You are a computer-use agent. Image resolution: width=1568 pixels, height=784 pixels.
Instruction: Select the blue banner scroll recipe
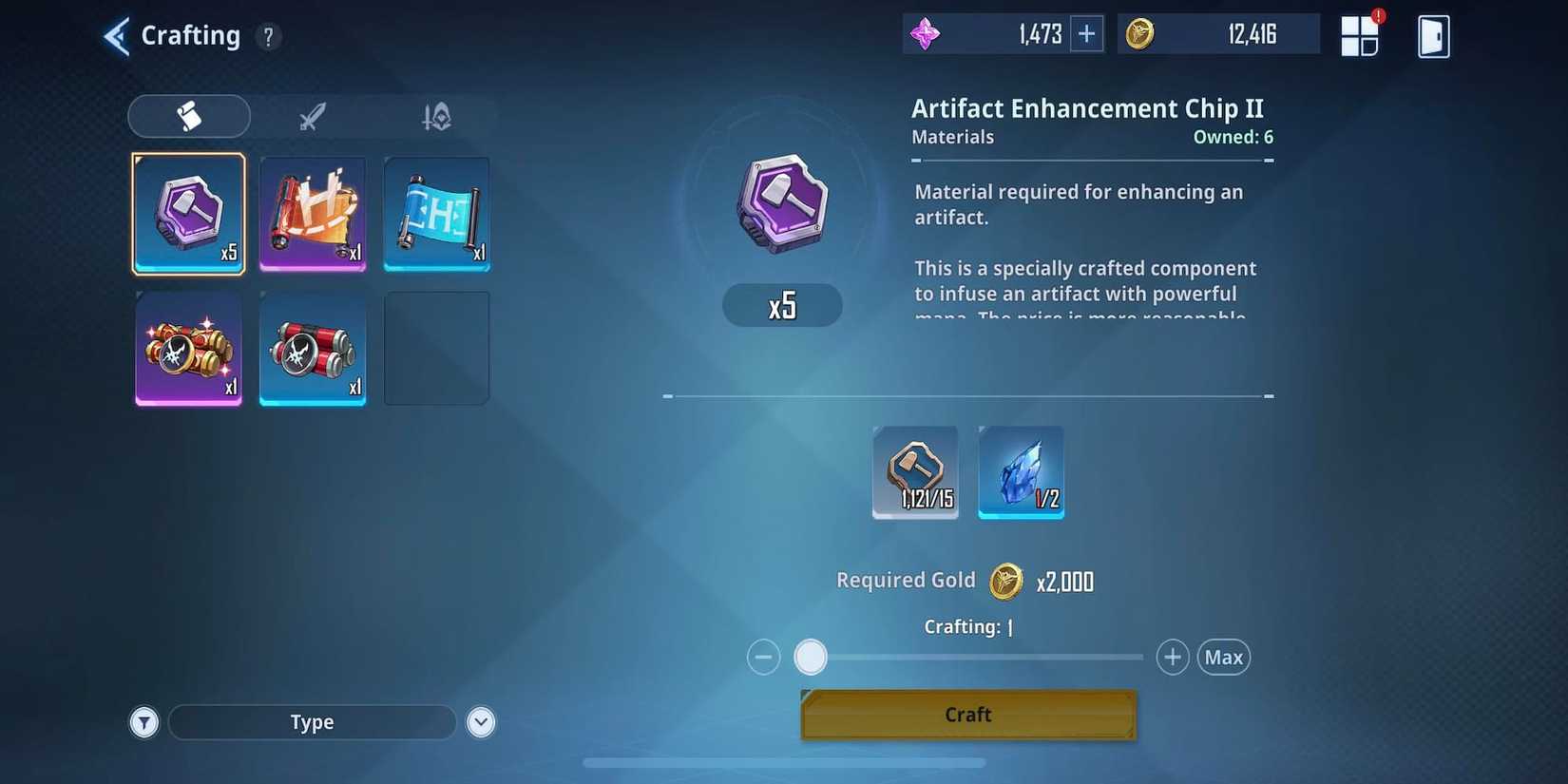pos(436,214)
